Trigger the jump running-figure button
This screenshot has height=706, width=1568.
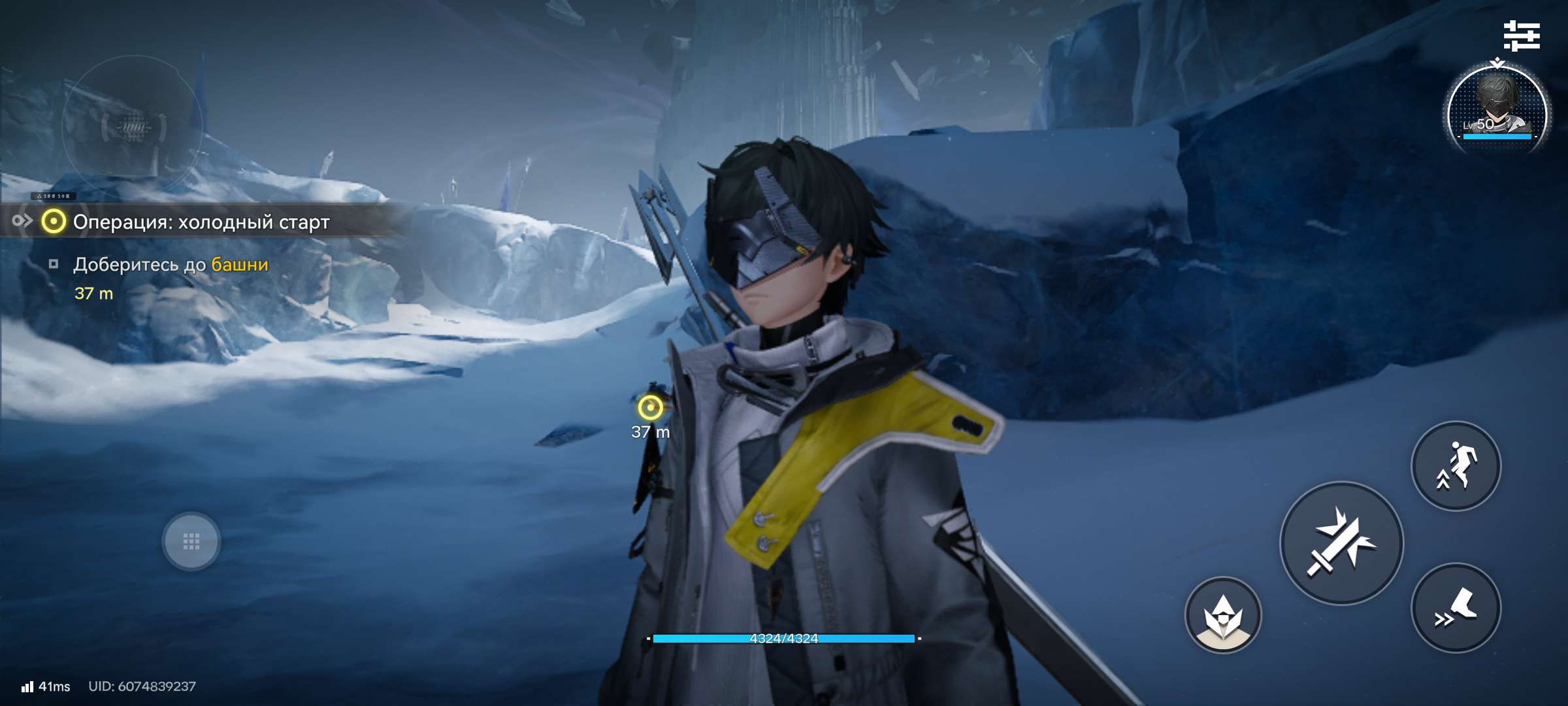[x=1456, y=466]
